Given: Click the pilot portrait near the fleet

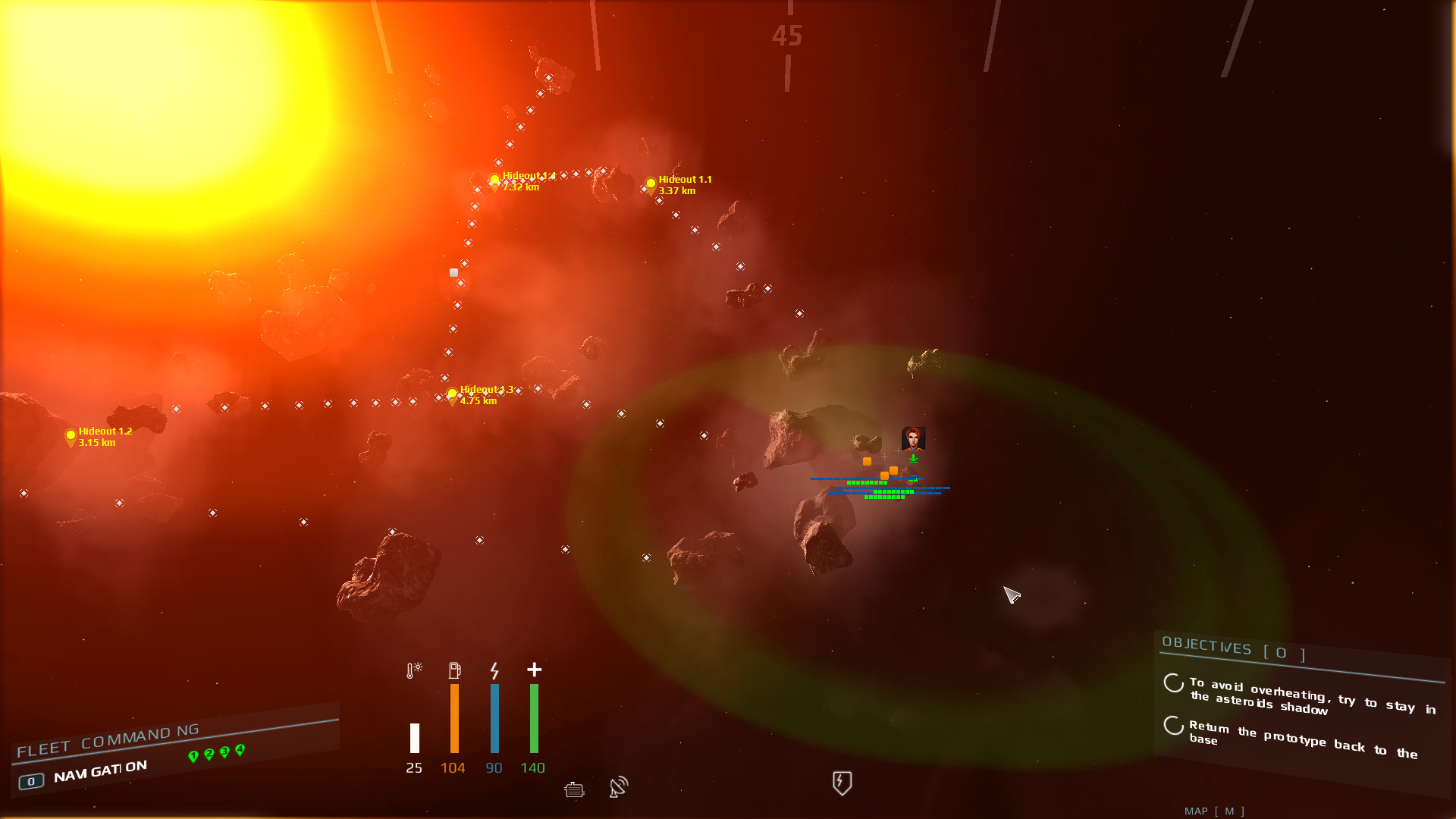Looking at the screenshot, I should tap(913, 438).
